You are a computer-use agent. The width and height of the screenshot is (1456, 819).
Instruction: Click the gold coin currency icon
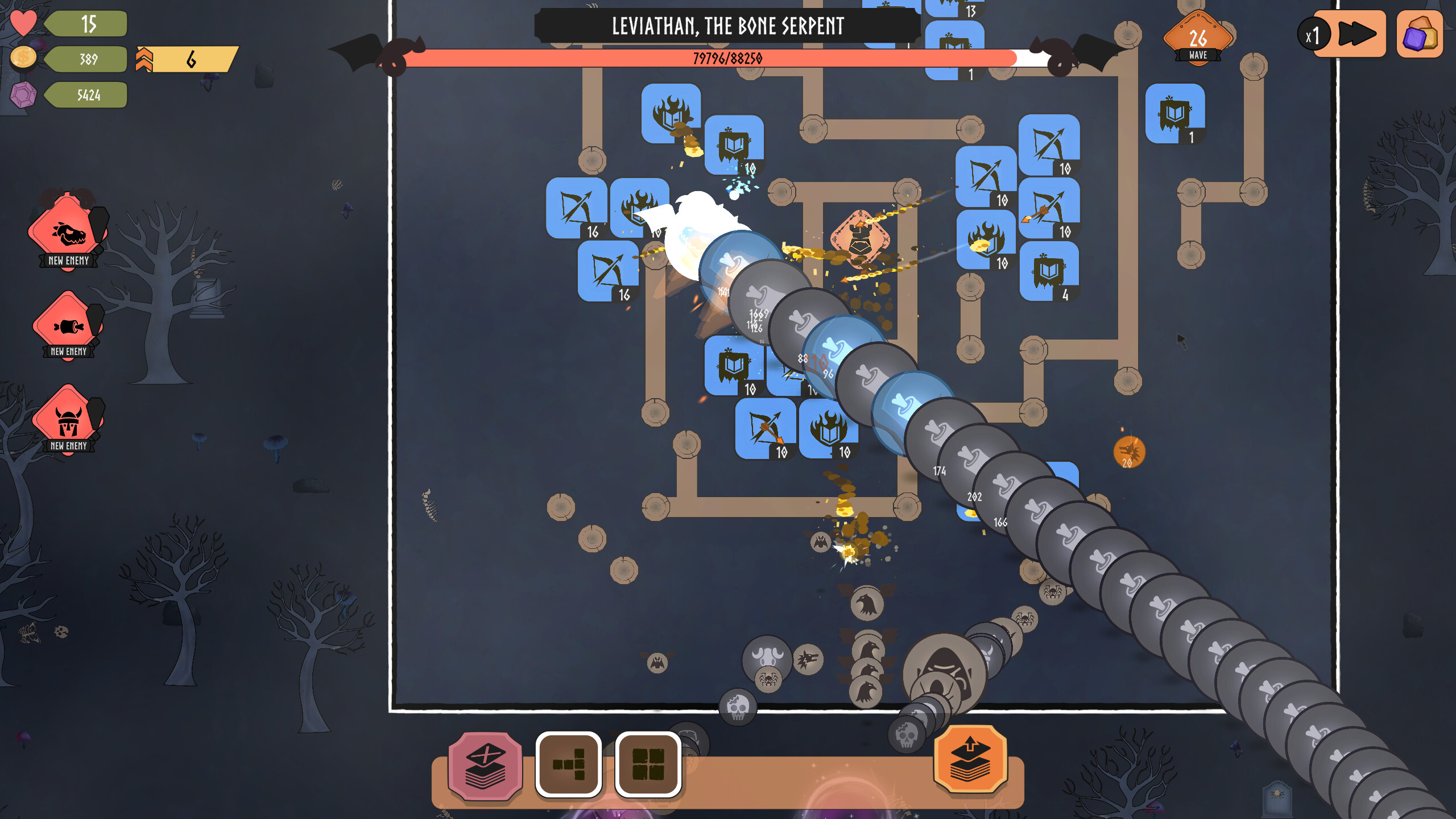(23, 58)
